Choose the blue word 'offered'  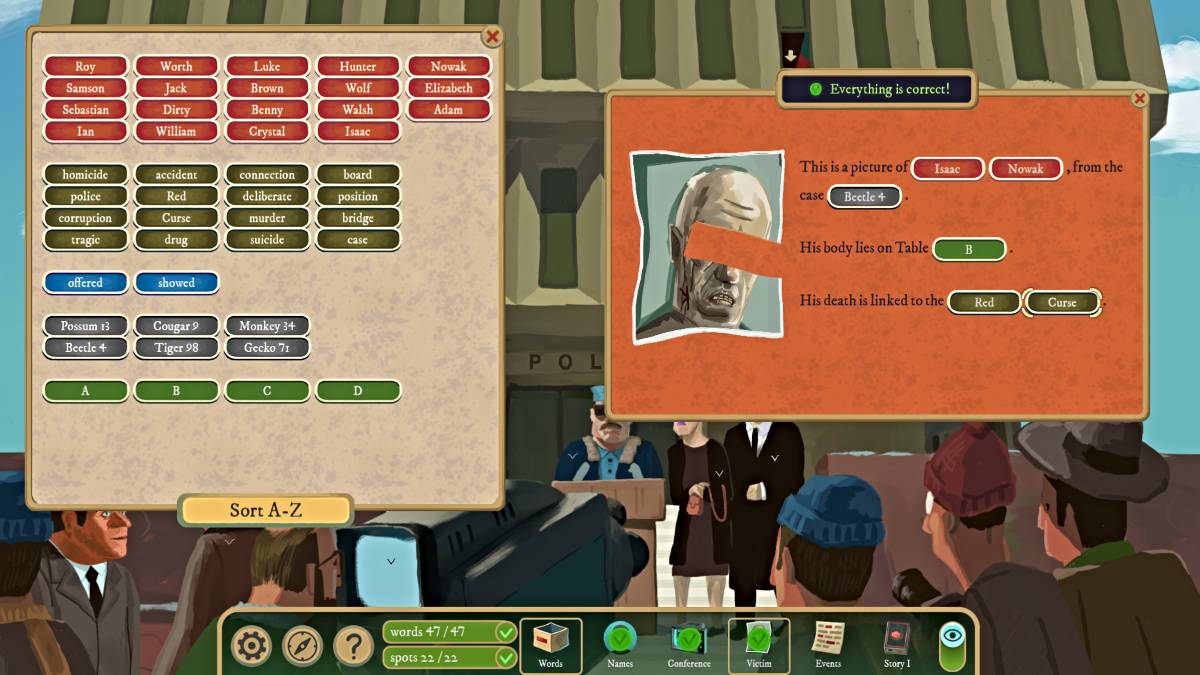coord(85,283)
